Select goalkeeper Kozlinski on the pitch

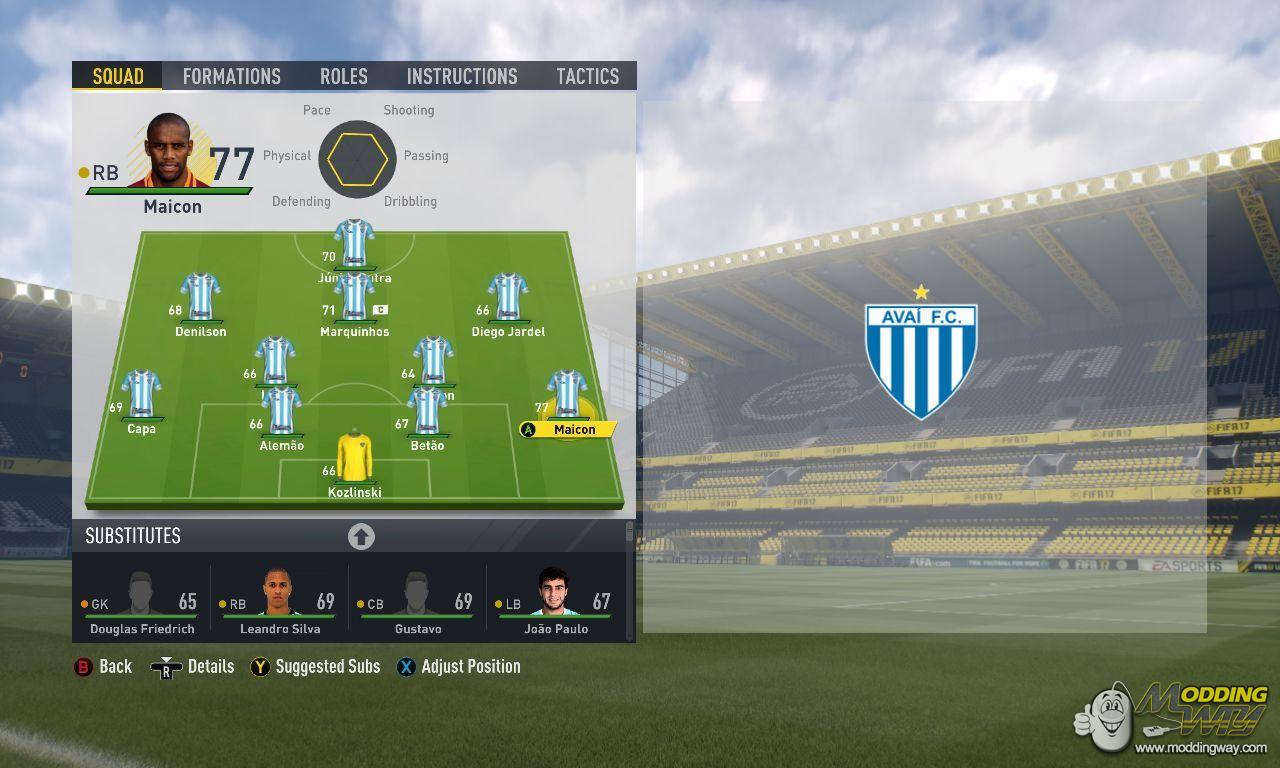tap(354, 458)
